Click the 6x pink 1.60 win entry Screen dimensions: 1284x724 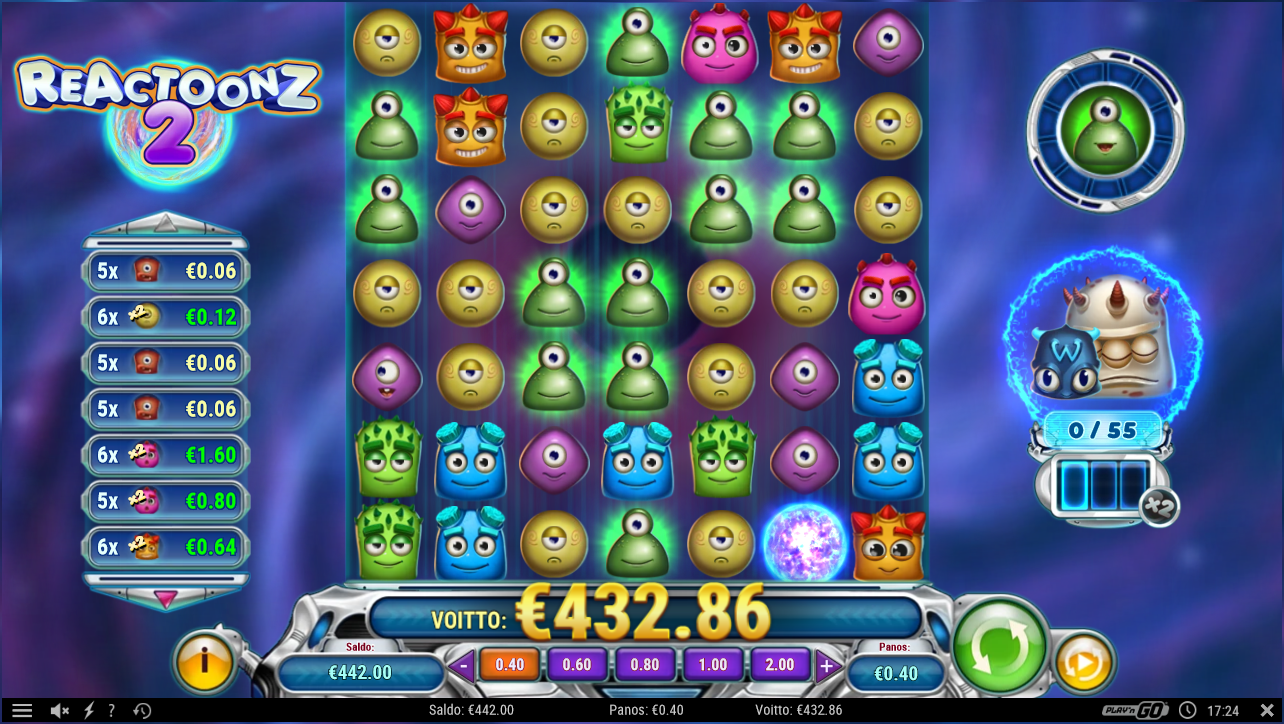click(x=165, y=455)
